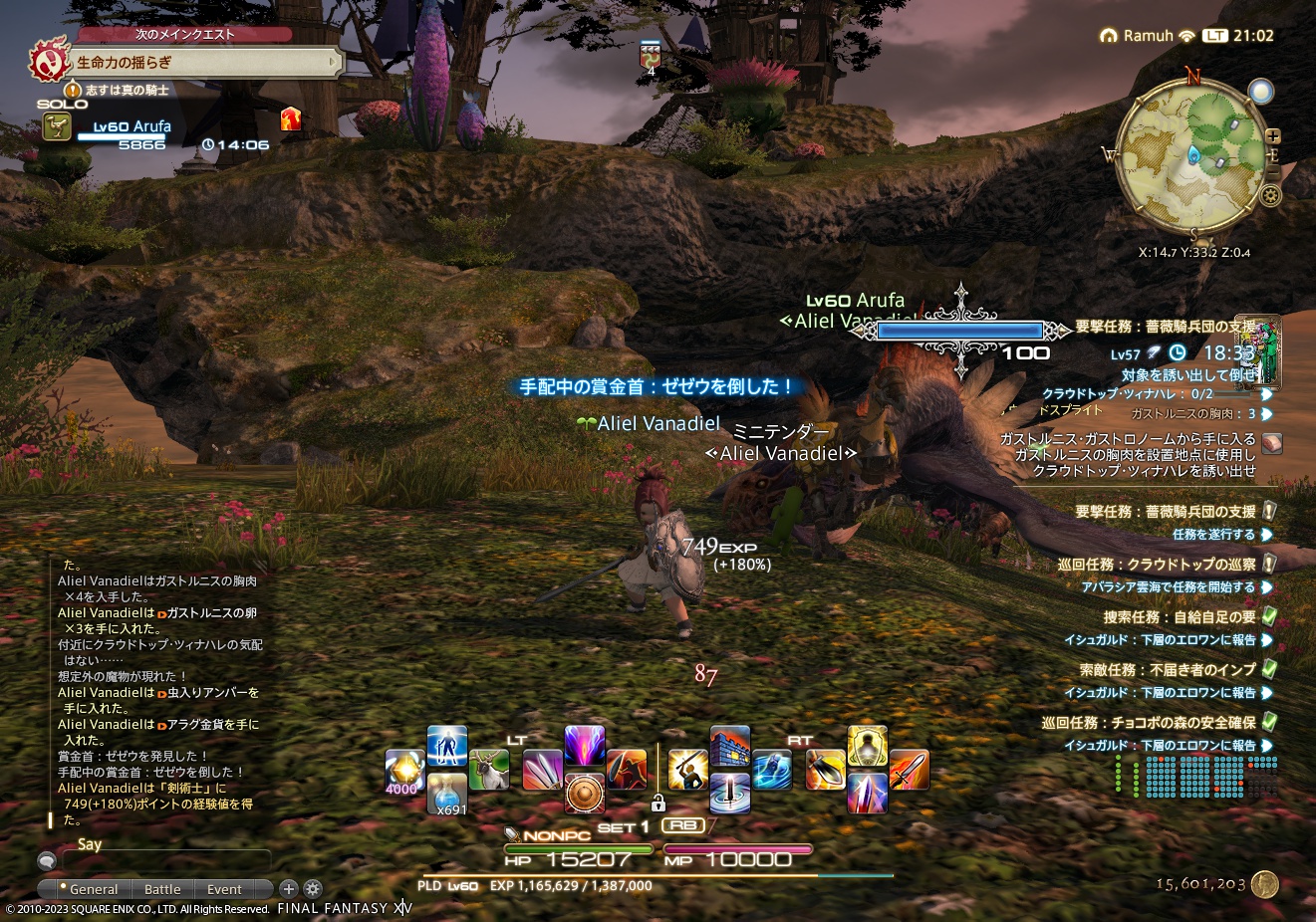Image resolution: width=1316 pixels, height=922 pixels.
Task: Toggle the padlock to unlock the hotbar
Action: click(x=658, y=804)
